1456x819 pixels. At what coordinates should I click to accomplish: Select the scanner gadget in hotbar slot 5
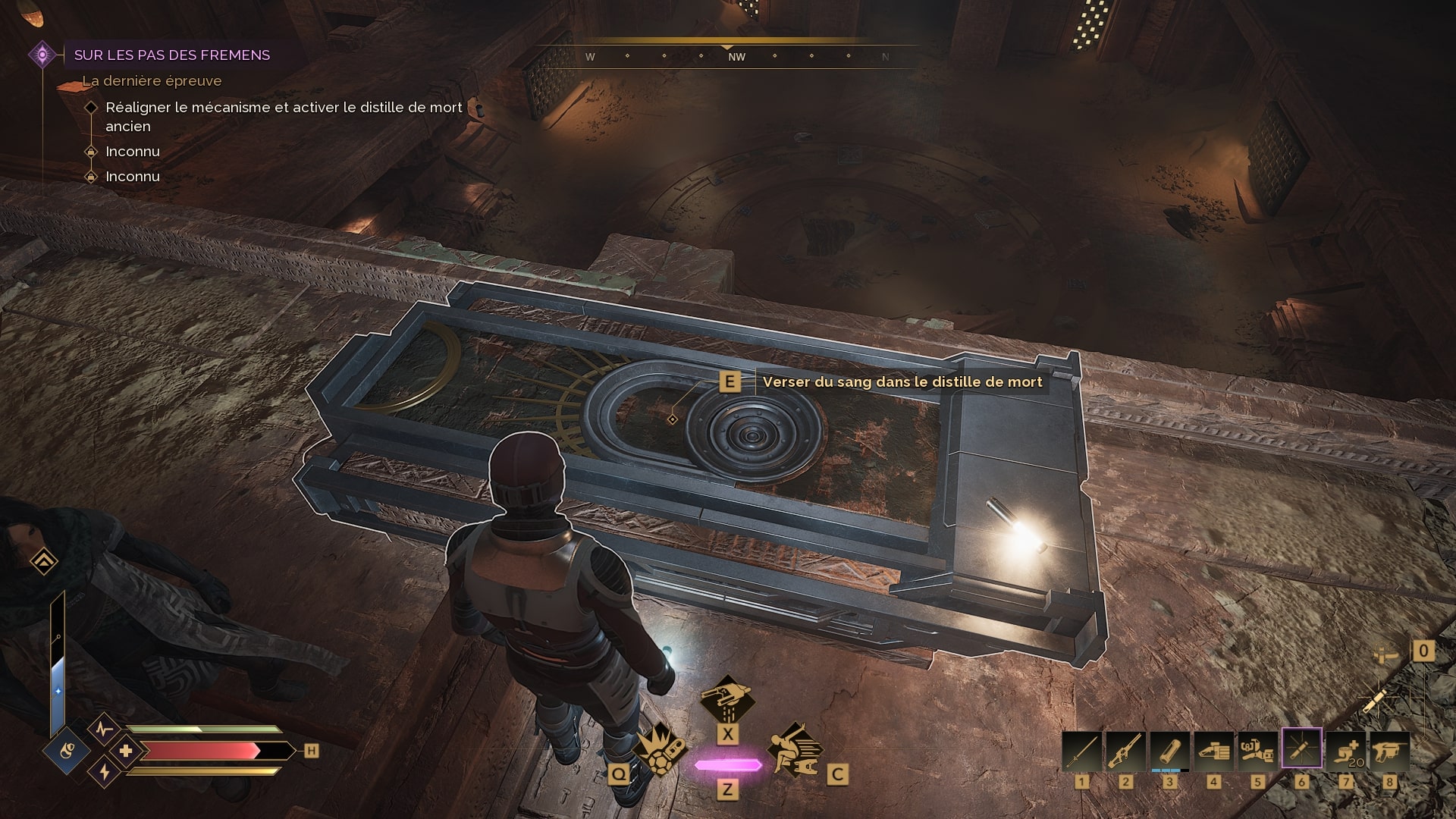(x=1257, y=751)
